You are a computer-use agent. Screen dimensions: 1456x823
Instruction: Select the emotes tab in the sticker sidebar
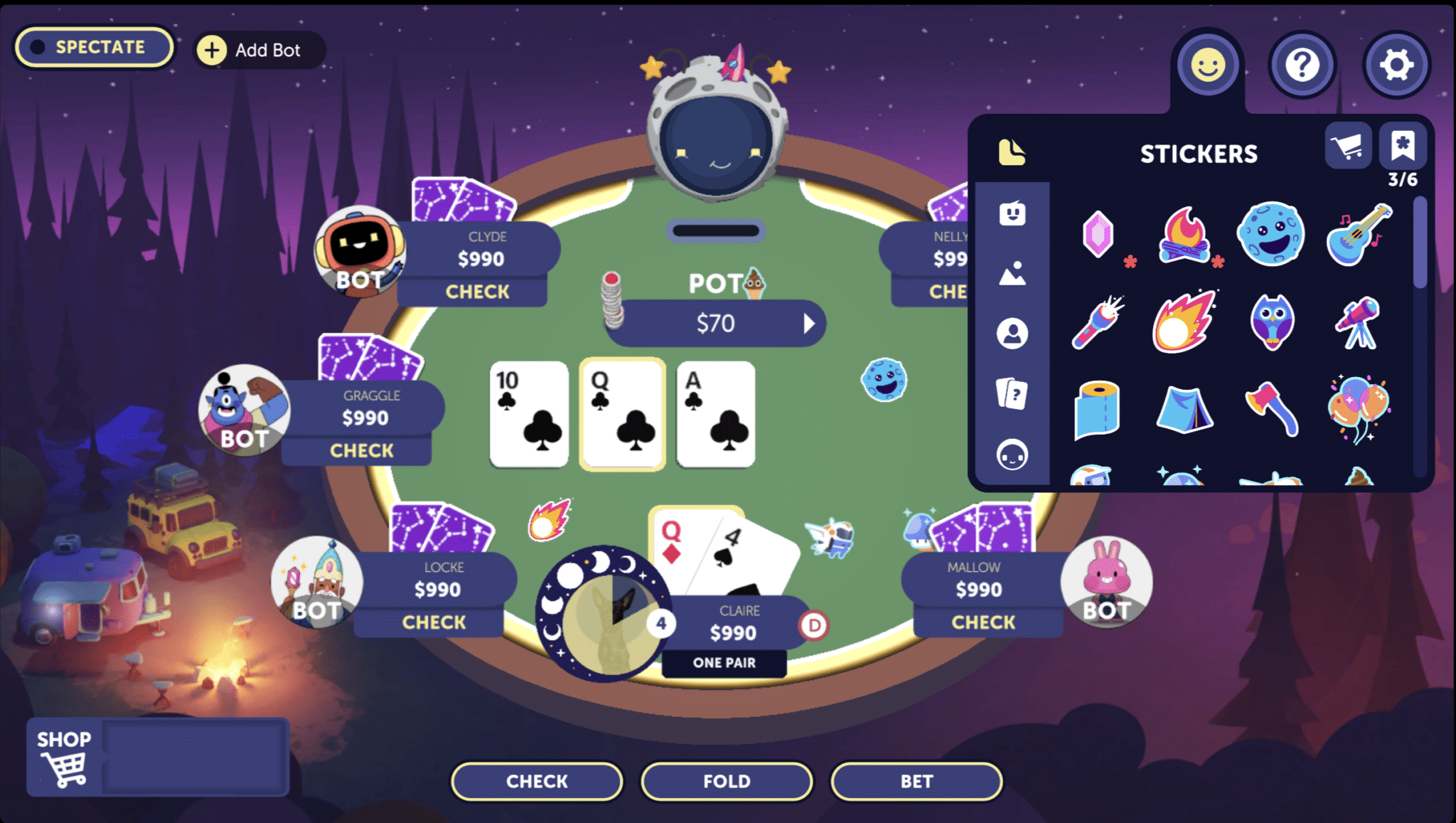click(1012, 213)
